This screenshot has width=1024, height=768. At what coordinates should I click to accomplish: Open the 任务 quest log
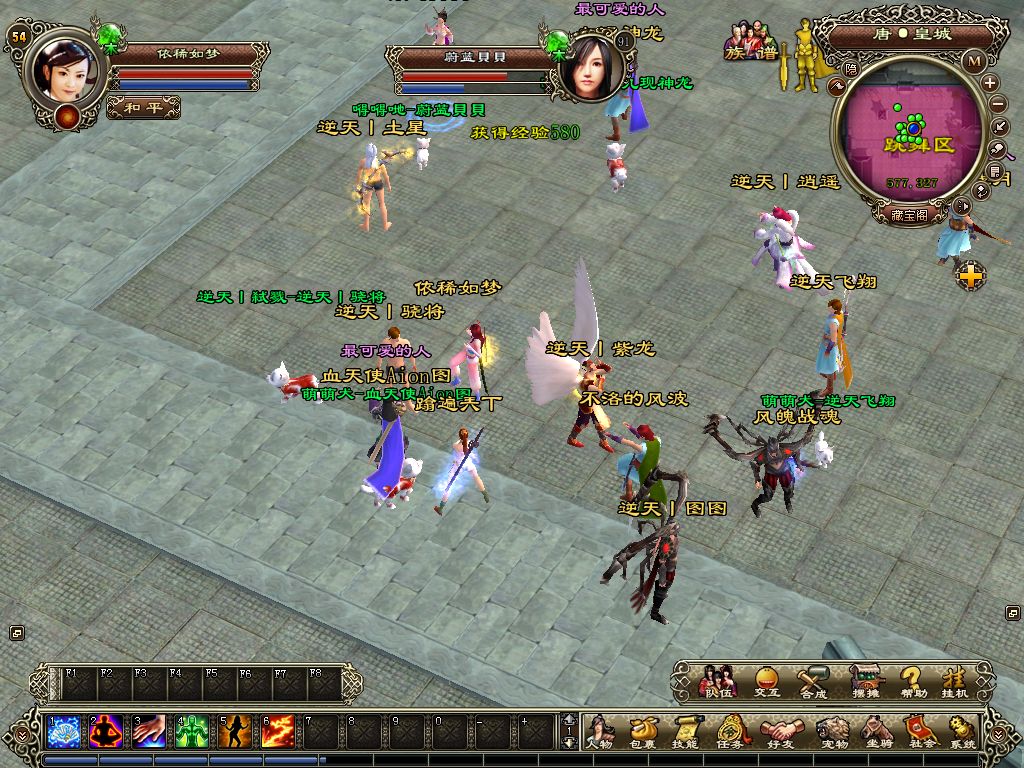(x=730, y=731)
